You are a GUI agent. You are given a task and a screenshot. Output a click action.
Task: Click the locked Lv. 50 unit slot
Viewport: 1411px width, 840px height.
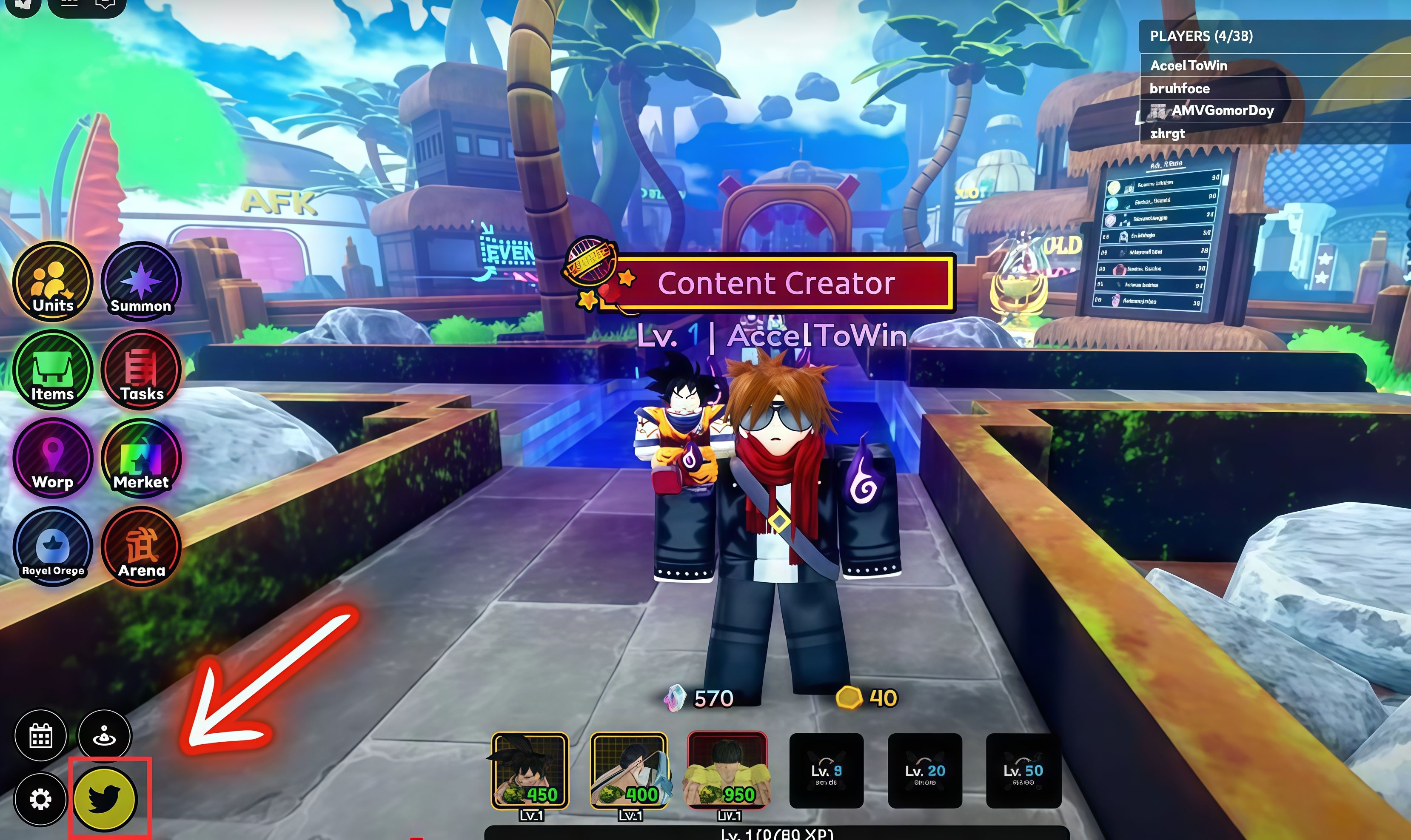pyautogui.click(x=1023, y=770)
